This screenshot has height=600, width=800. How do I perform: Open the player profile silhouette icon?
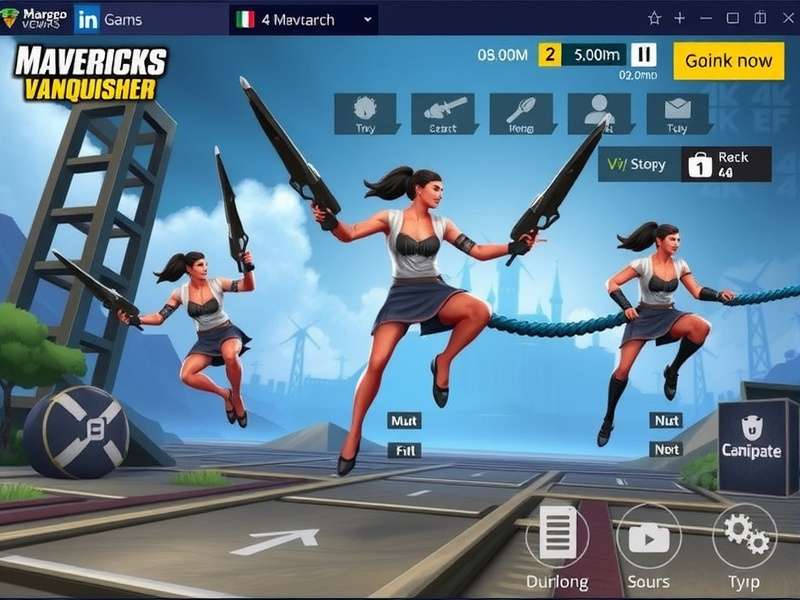coord(599,113)
